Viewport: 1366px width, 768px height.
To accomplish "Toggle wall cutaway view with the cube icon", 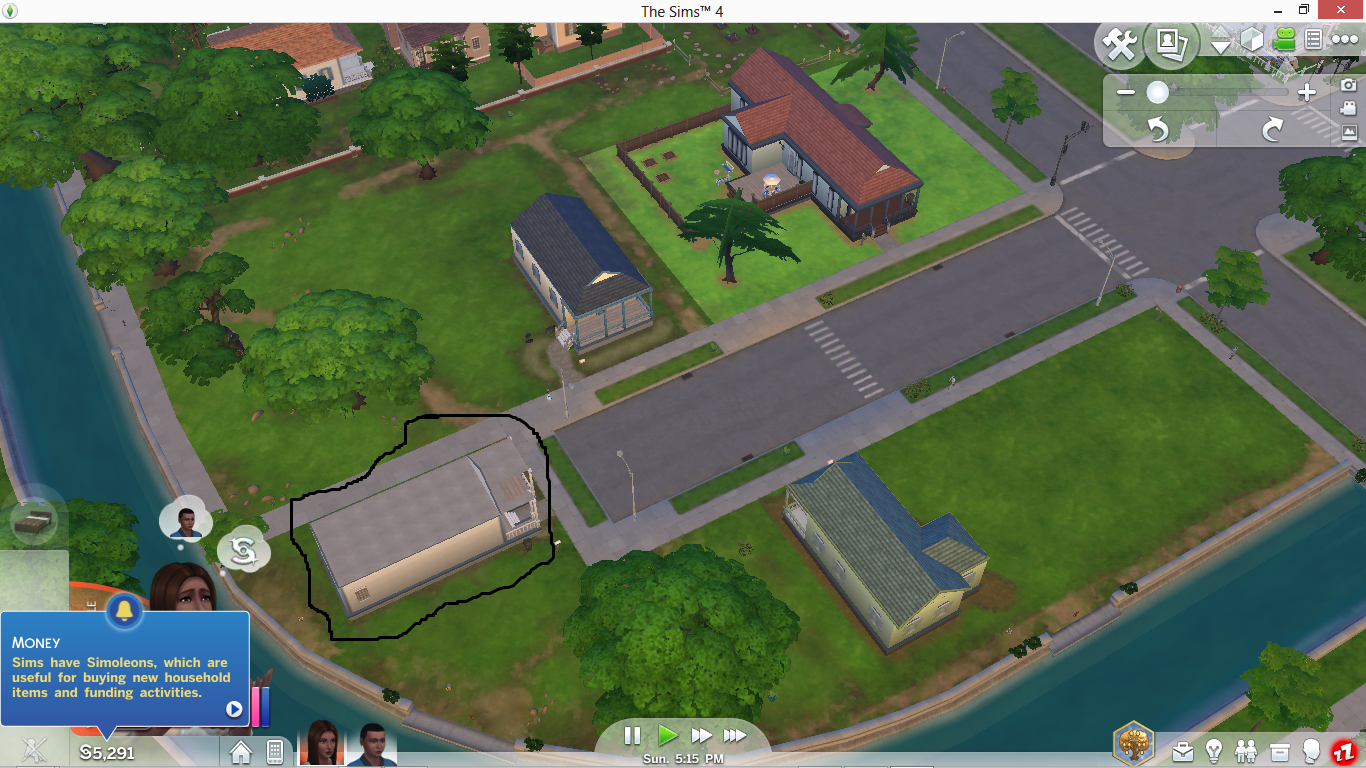I will (1251, 38).
